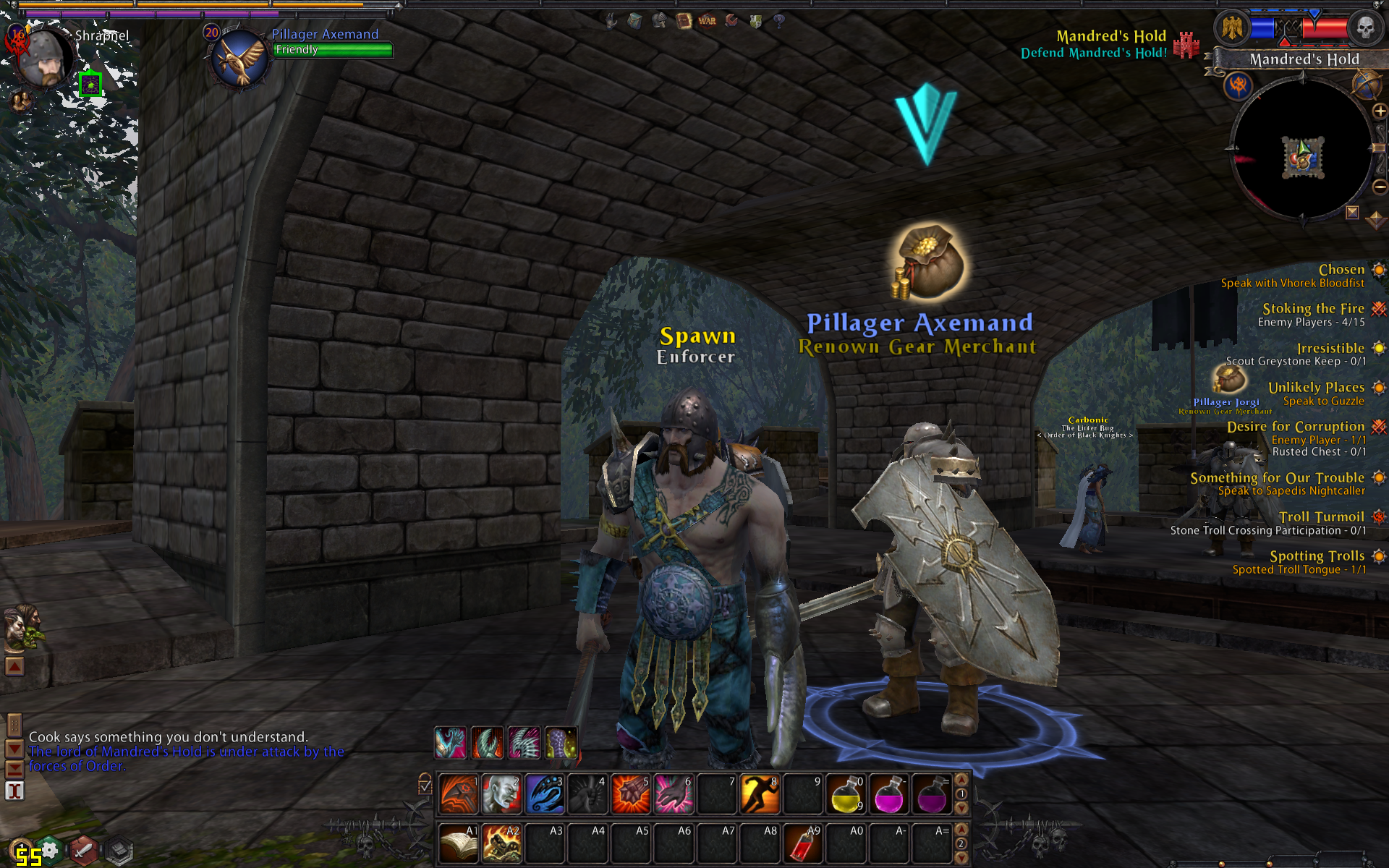Image resolution: width=1389 pixels, height=868 pixels.
Task: Activate the fiery fist ability in slot 5
Action: [630, 794]
